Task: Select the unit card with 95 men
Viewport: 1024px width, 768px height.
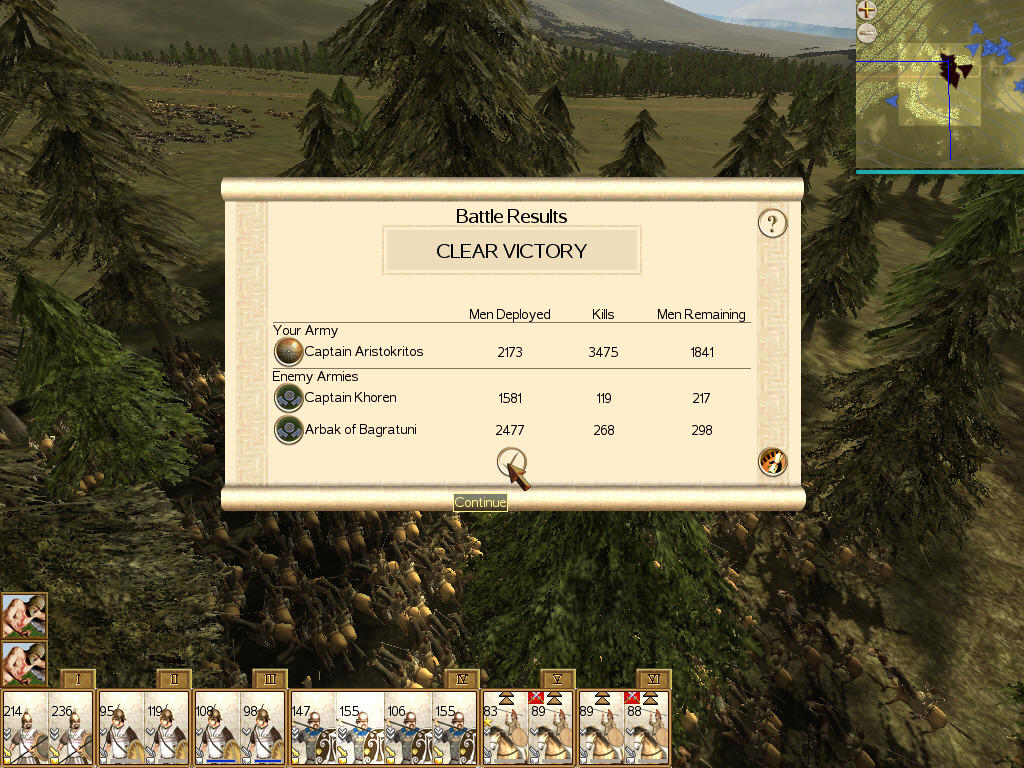Action: point(121,729)
